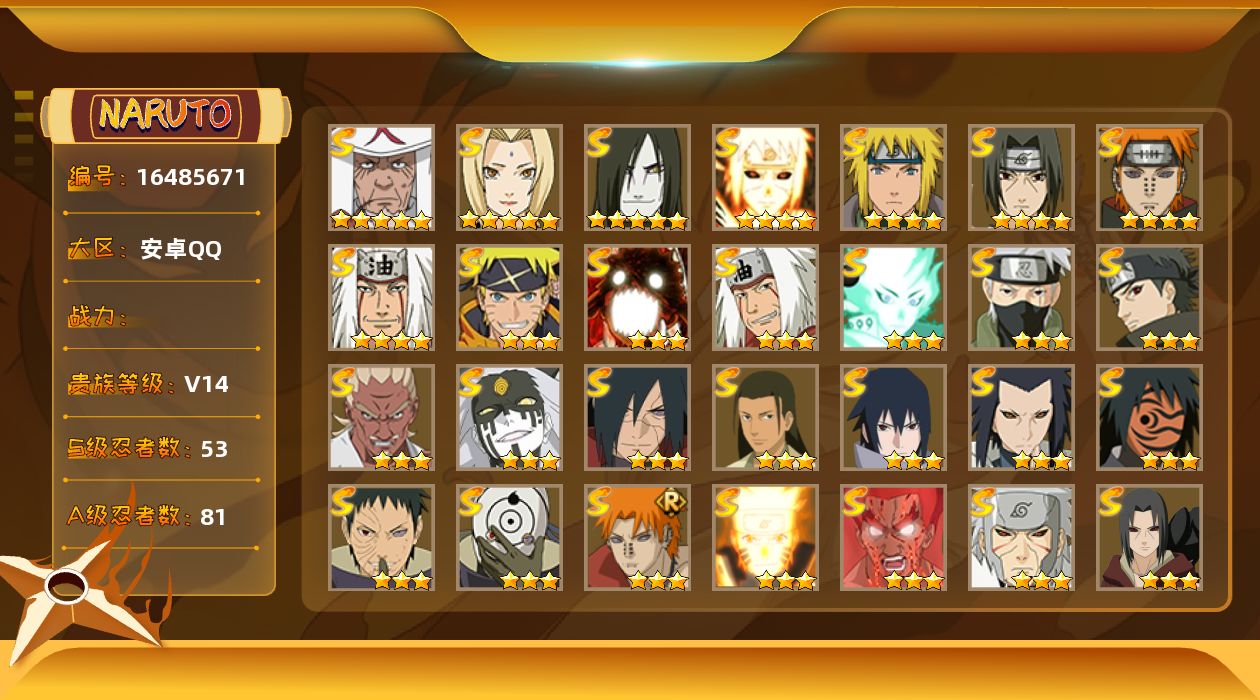Pick the Madara portrait with long black hair
1260x700 pixels.
pos(637,418)
